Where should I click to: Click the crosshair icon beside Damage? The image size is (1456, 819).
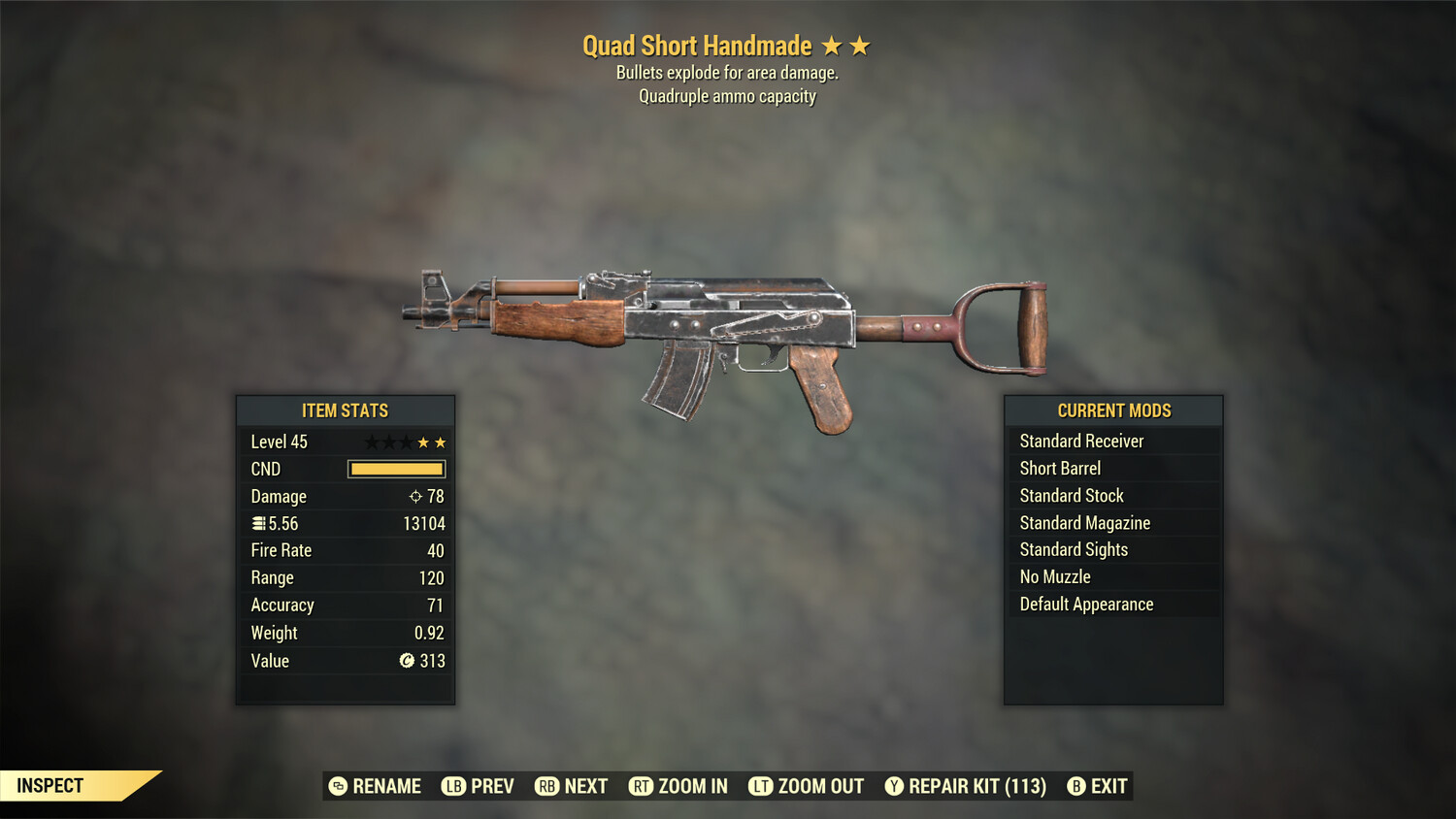(414, 496)
